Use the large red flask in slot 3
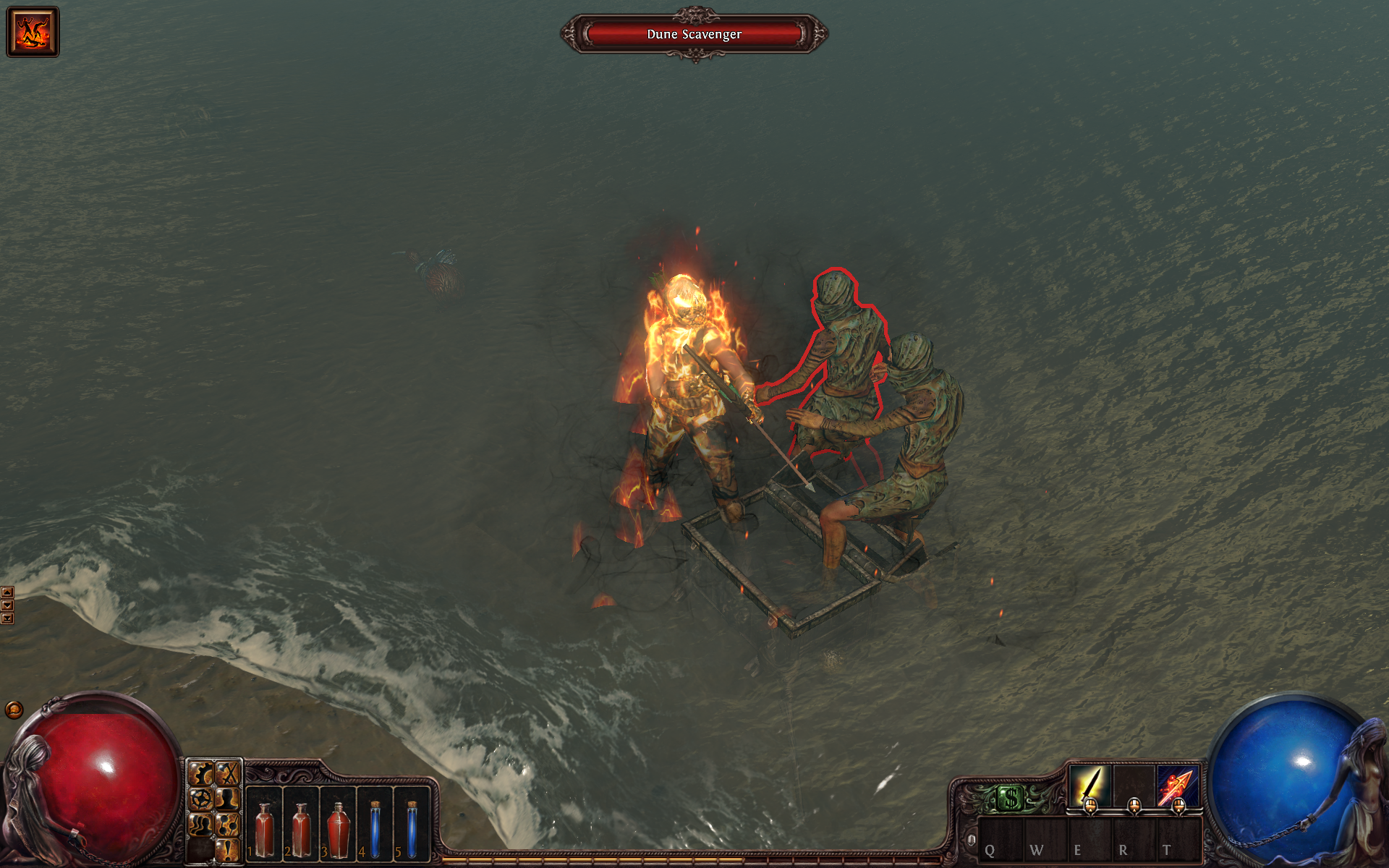 pos(338,830)
